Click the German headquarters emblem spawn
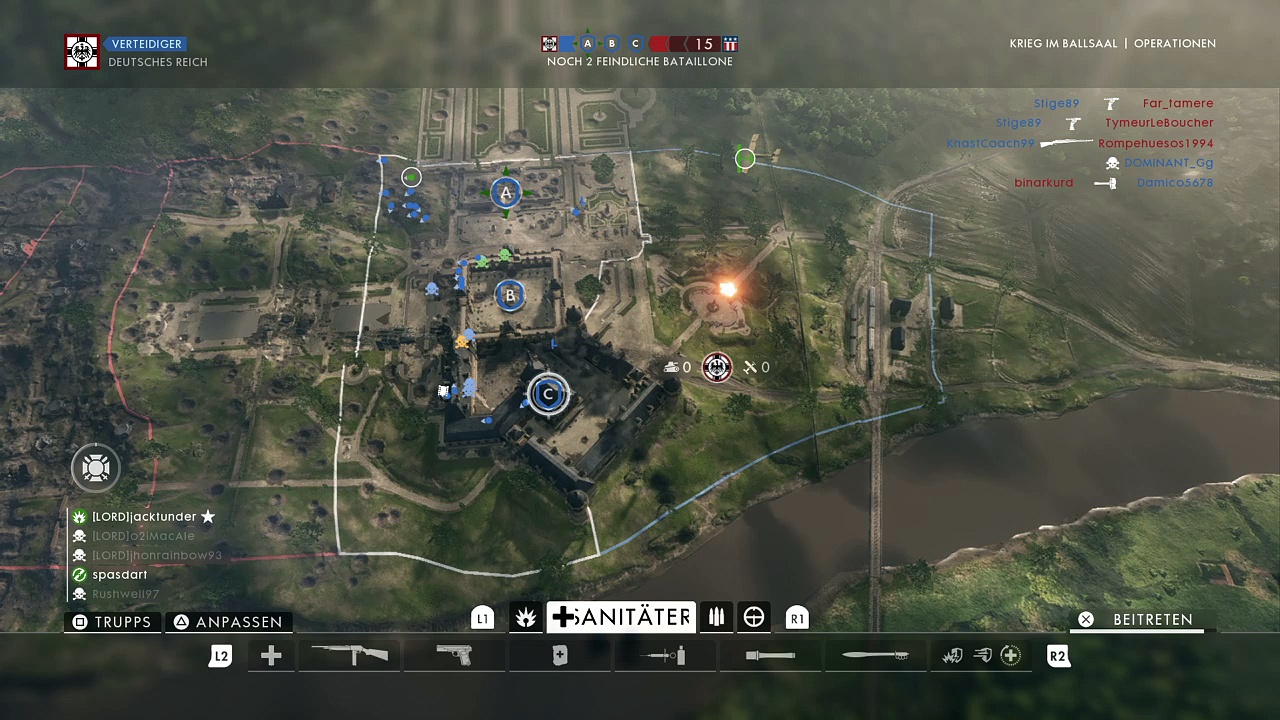 (x=716, y=368)
